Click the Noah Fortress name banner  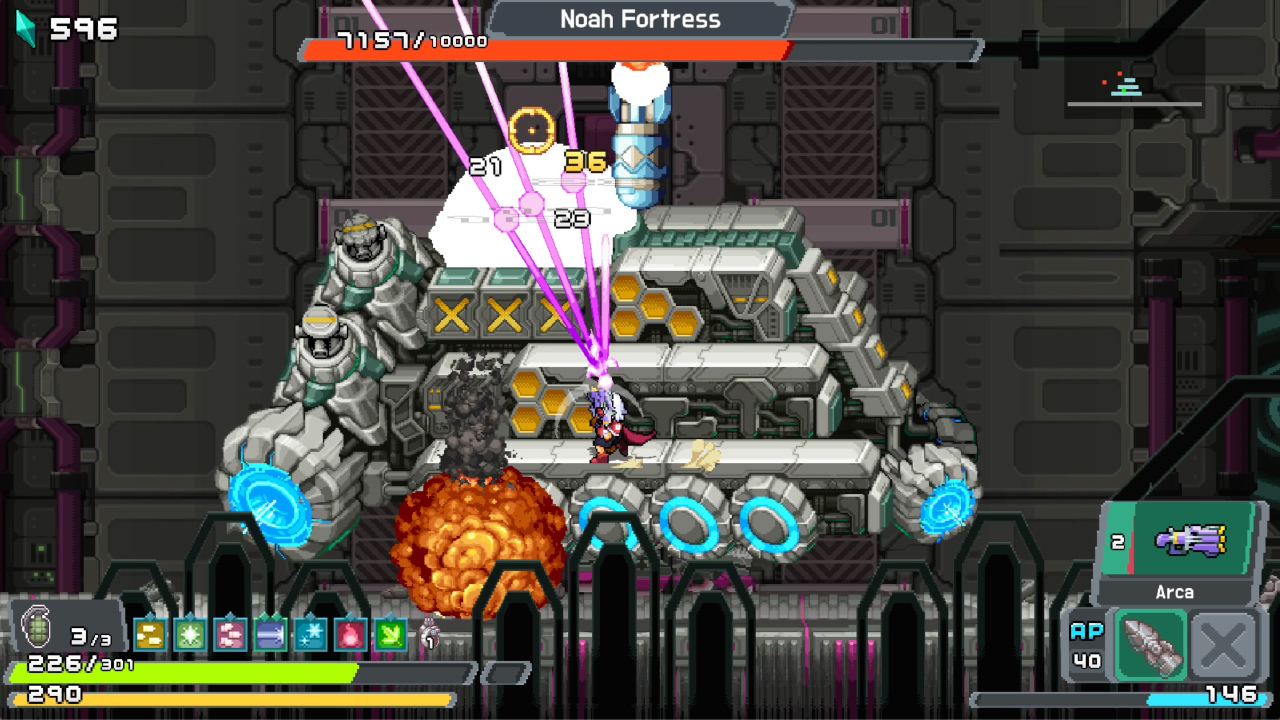pyautogui.click(x=640, y=19)
